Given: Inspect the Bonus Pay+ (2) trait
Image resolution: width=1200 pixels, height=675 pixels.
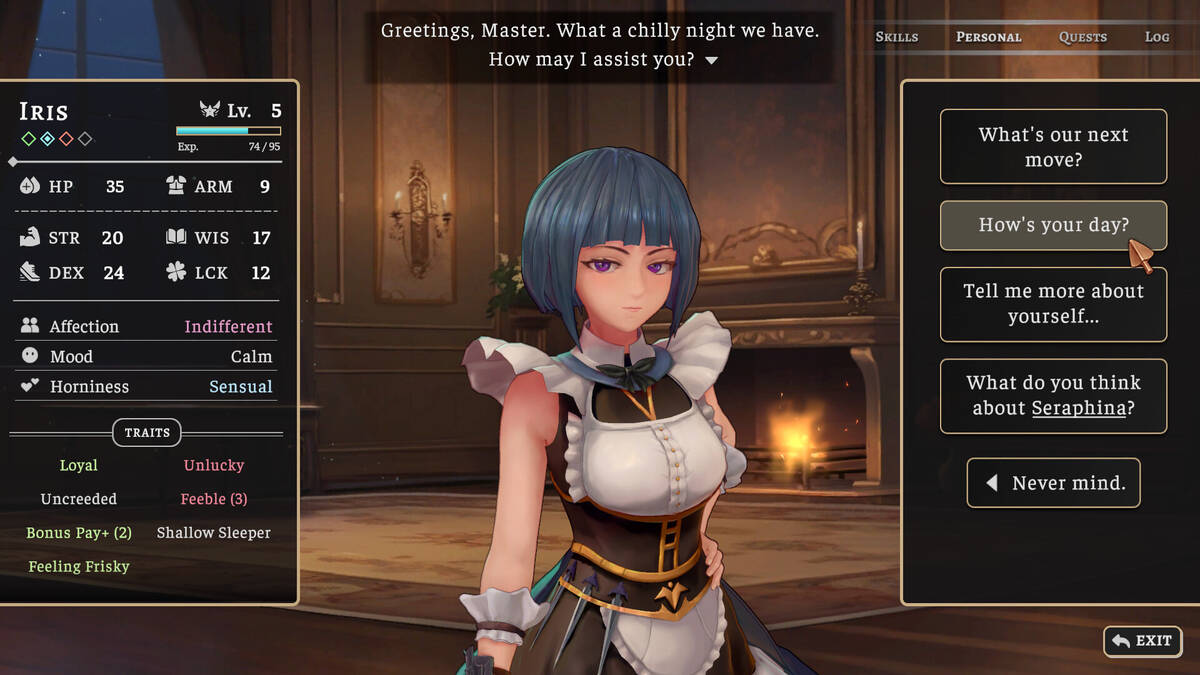Looking at the screenshot, I should (79, 533).
